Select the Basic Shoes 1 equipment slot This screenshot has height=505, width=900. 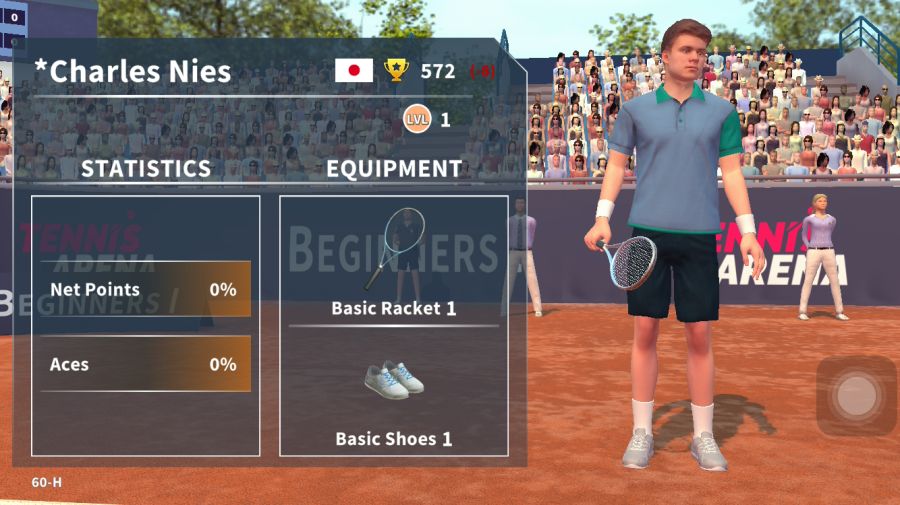point(394,393)
